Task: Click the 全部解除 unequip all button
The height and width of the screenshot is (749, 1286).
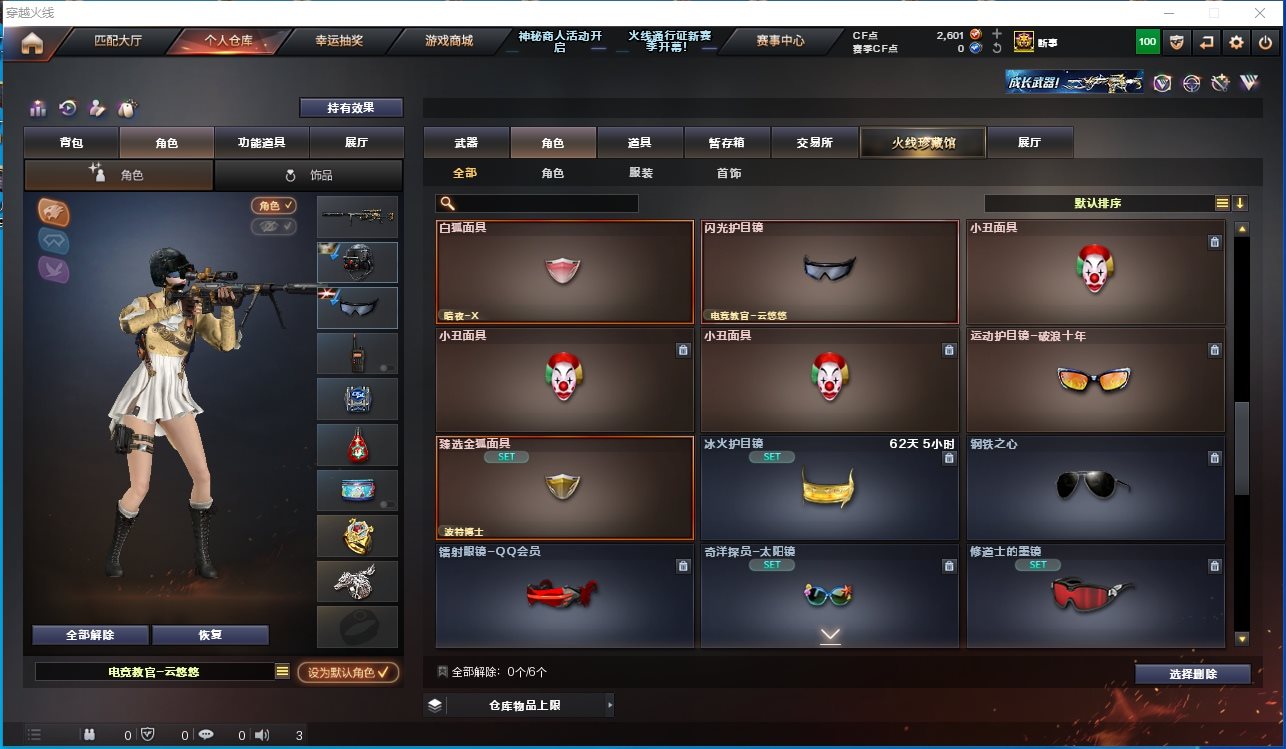Action: (90, 635)
